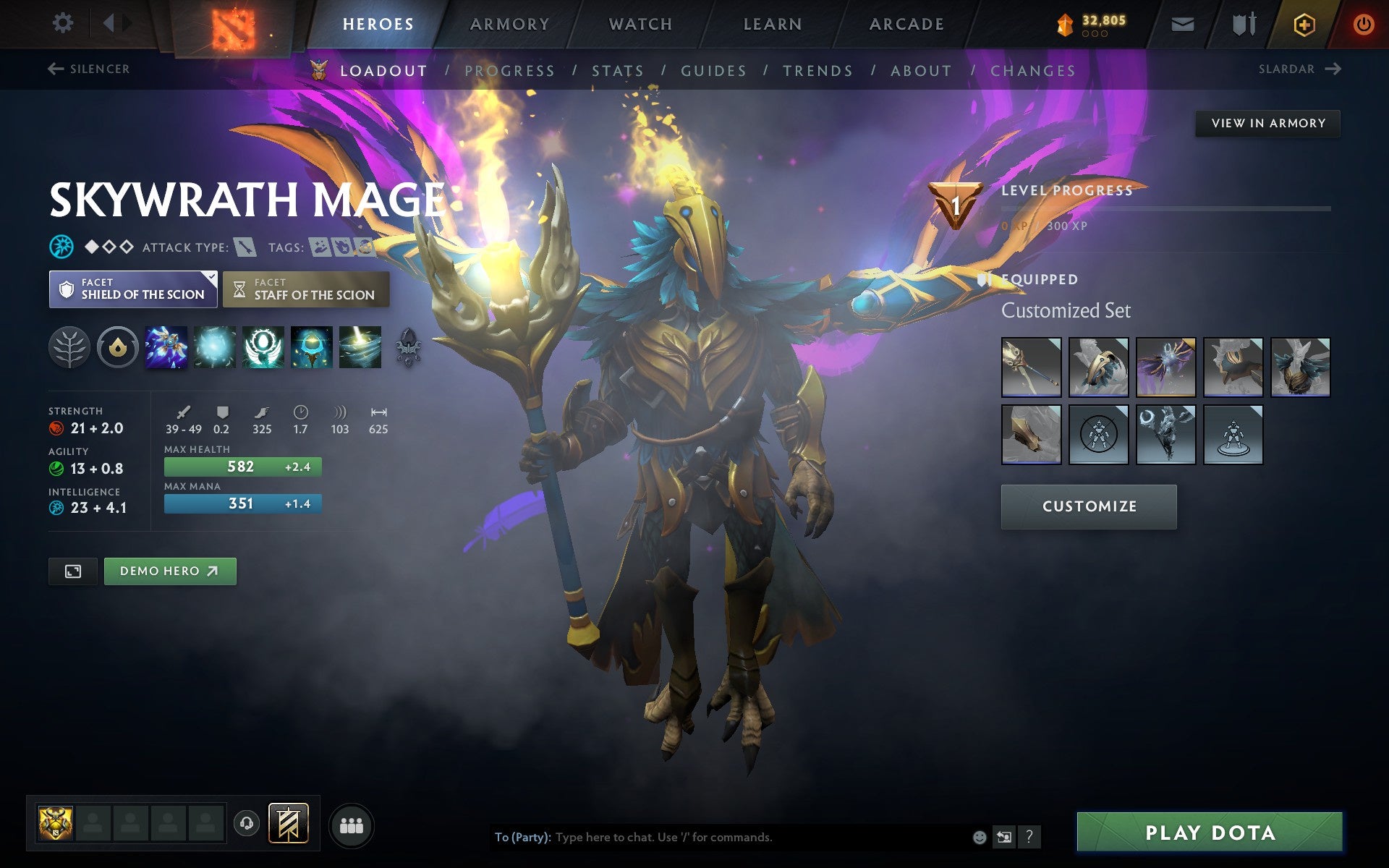Open the settings gear icon
This screenshot has height=868, width=1389.
[x=64, y=23]
